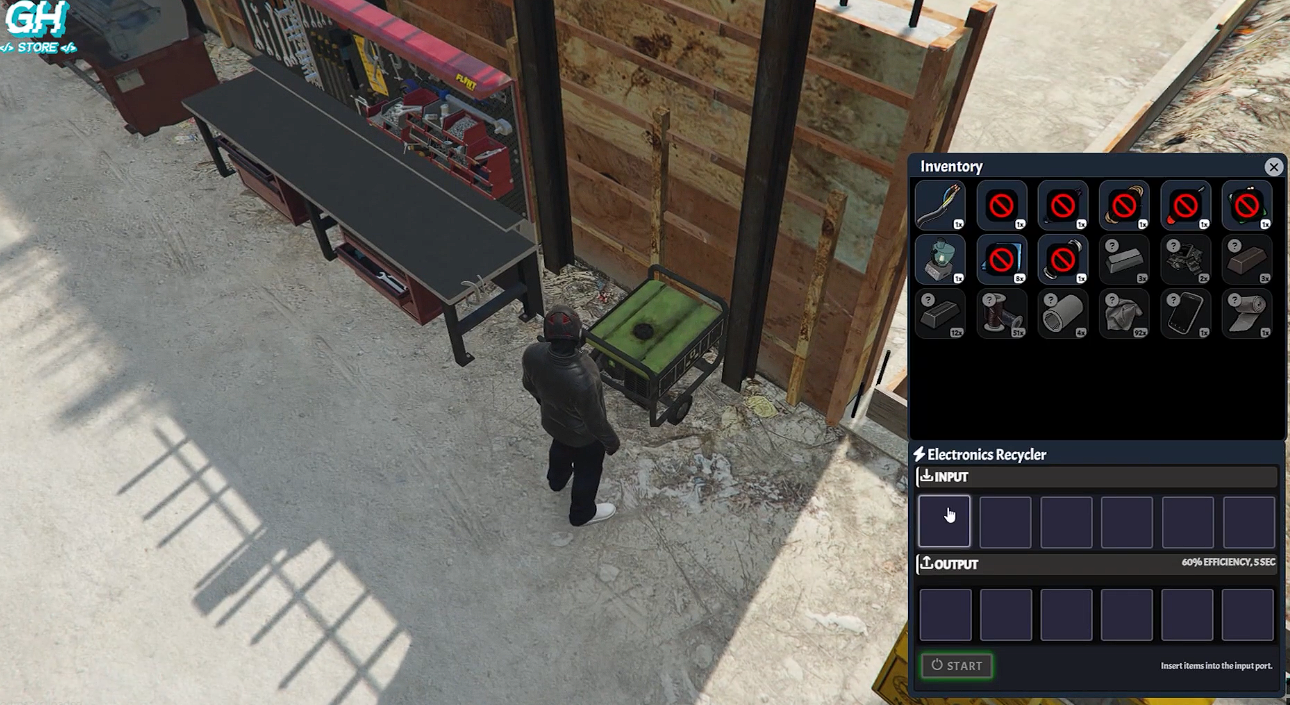This screenshot has width=1290, height=705.
Task: Select the electrical cable item in inventory
Action: (940, 206)
